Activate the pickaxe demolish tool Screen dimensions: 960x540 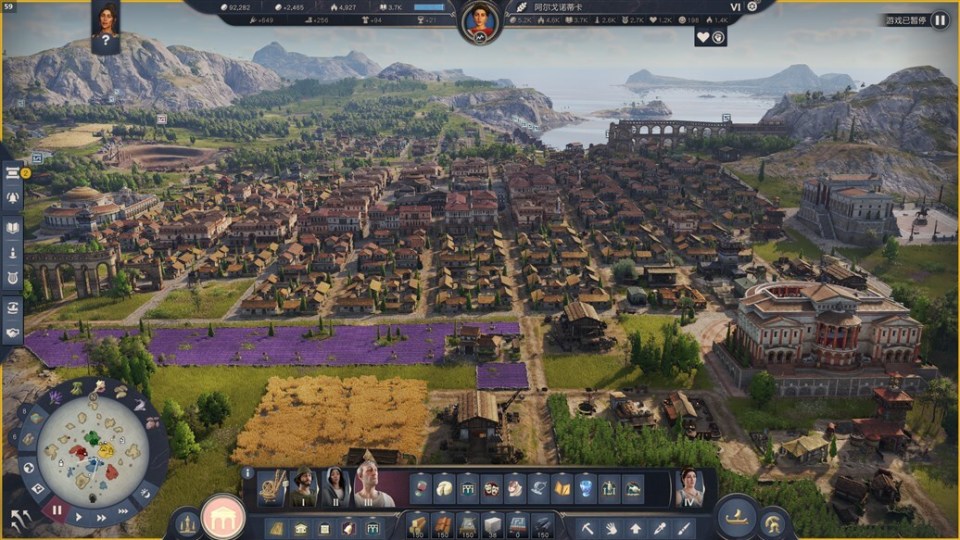pyautogui.click(x=589, y=527)
